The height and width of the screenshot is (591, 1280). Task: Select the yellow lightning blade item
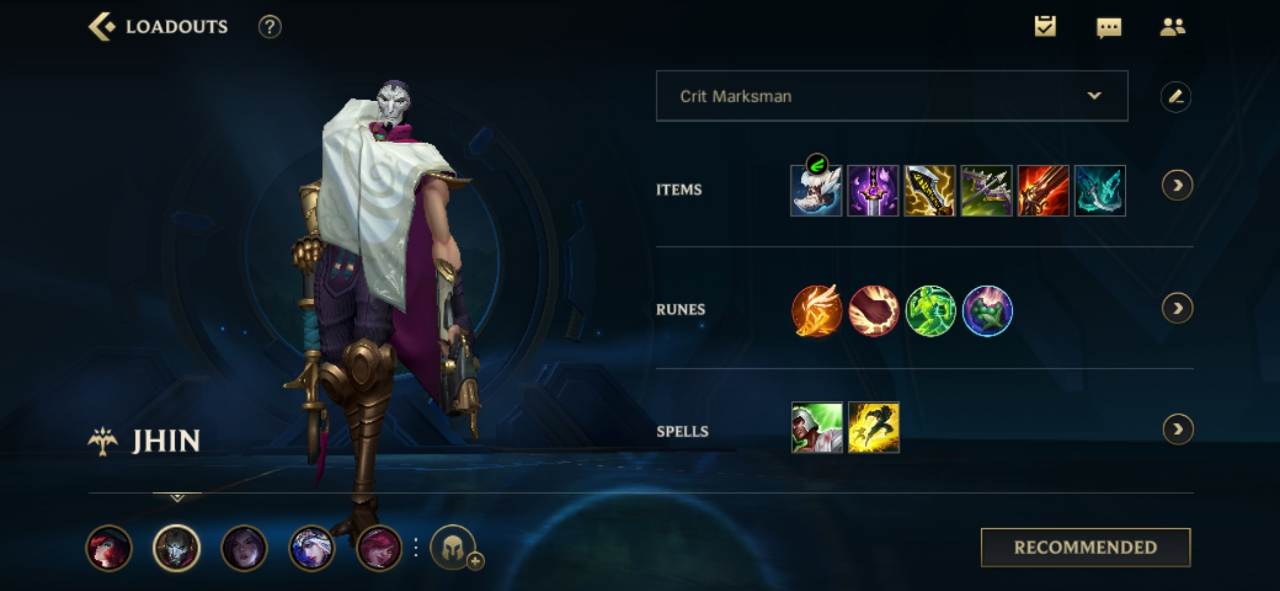click(x=930, y=191)
